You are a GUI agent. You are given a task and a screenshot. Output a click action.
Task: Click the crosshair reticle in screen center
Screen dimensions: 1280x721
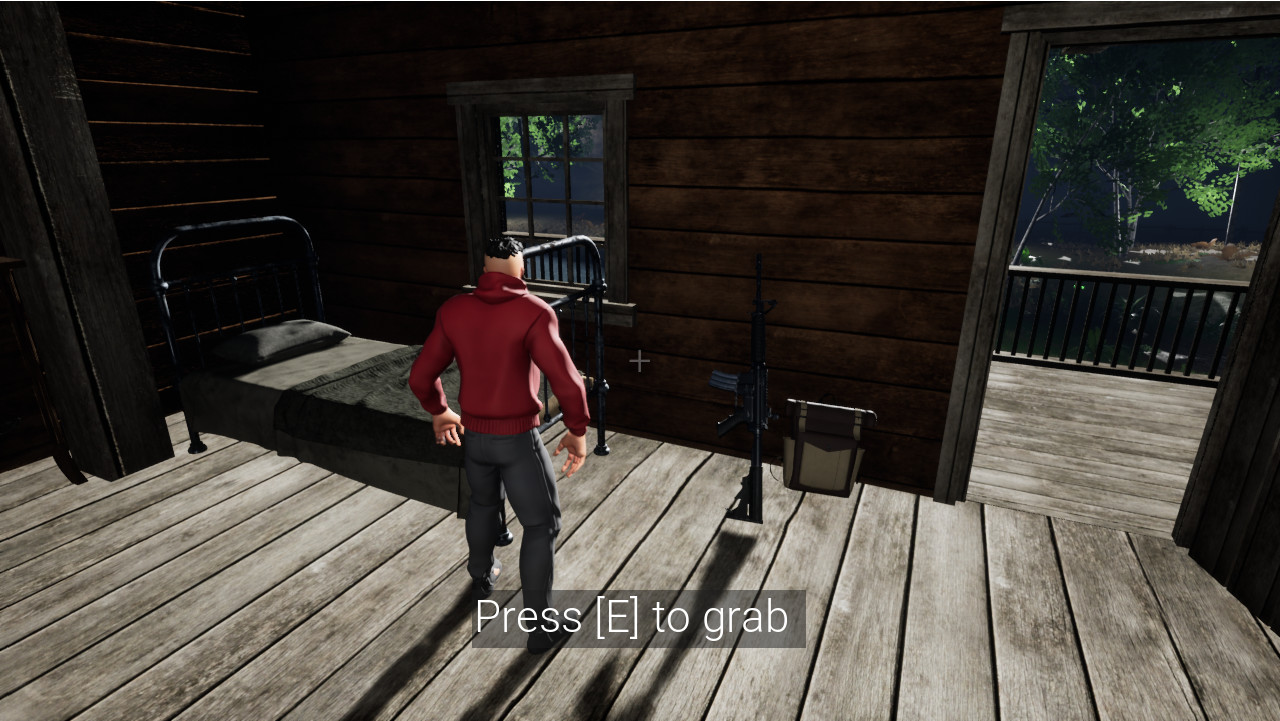[x=640, y=360]
